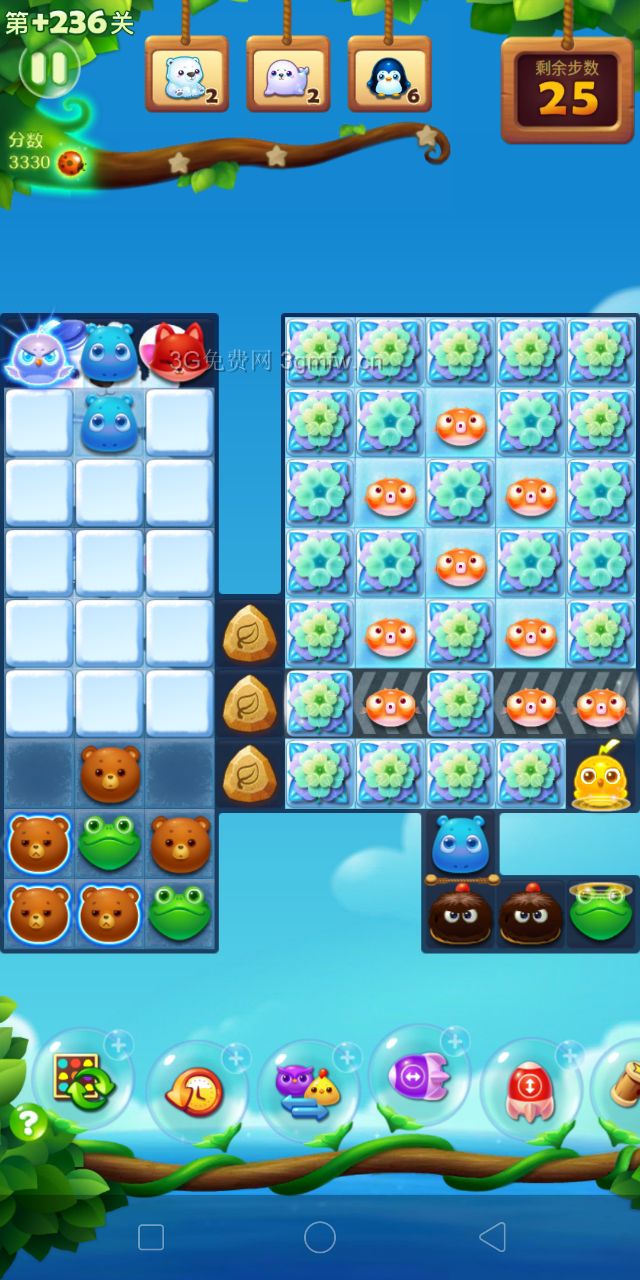The image size is (640, 1280).
Task: Tap the Android back triangle button
Action: pos(491,1237)
